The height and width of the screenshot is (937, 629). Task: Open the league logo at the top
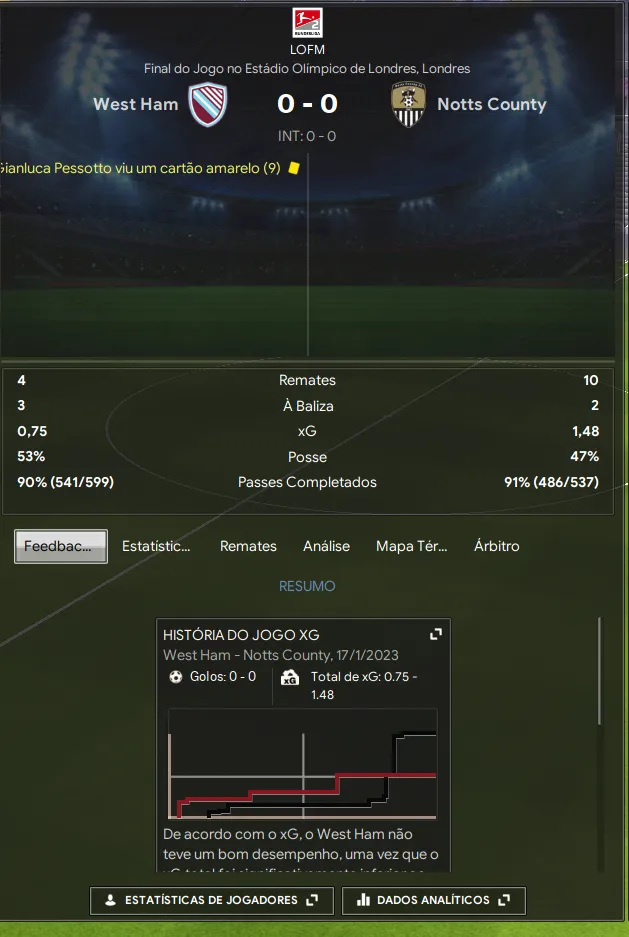(x=307, y=23)
